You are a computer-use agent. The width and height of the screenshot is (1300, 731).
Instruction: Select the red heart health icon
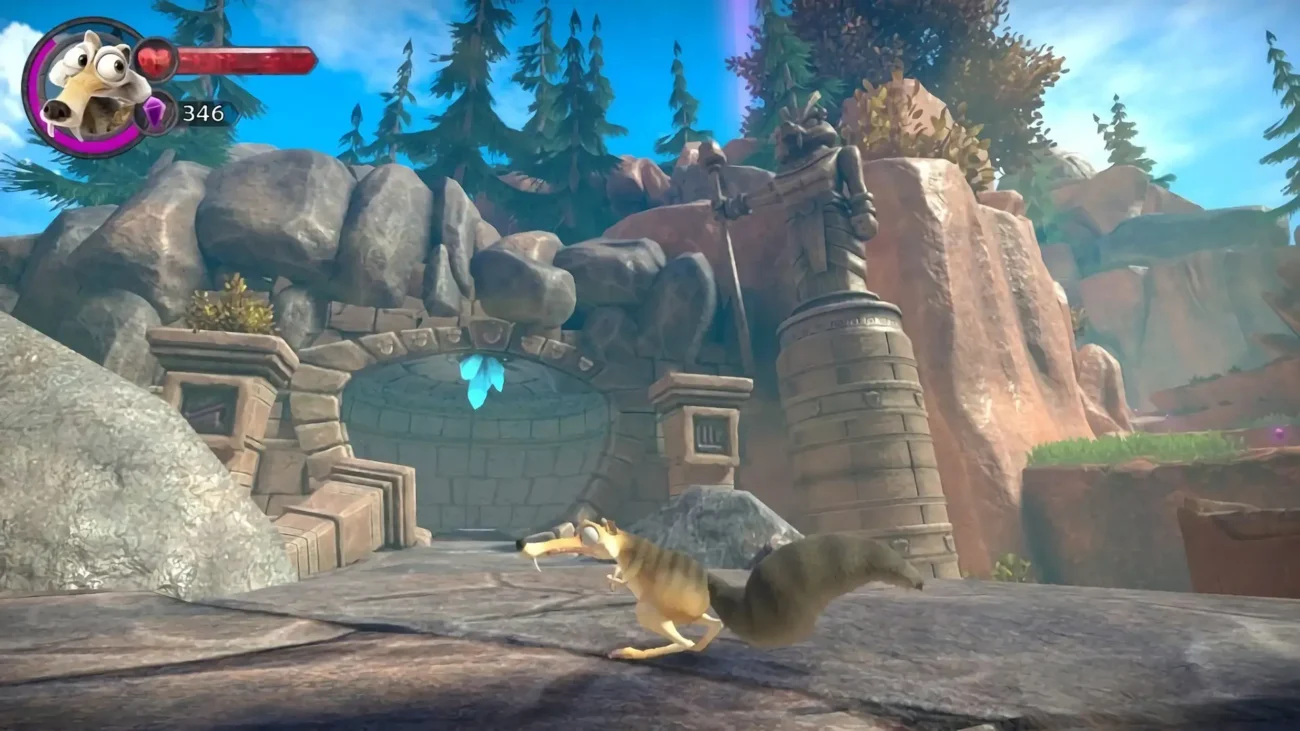(x=155, y=59)
